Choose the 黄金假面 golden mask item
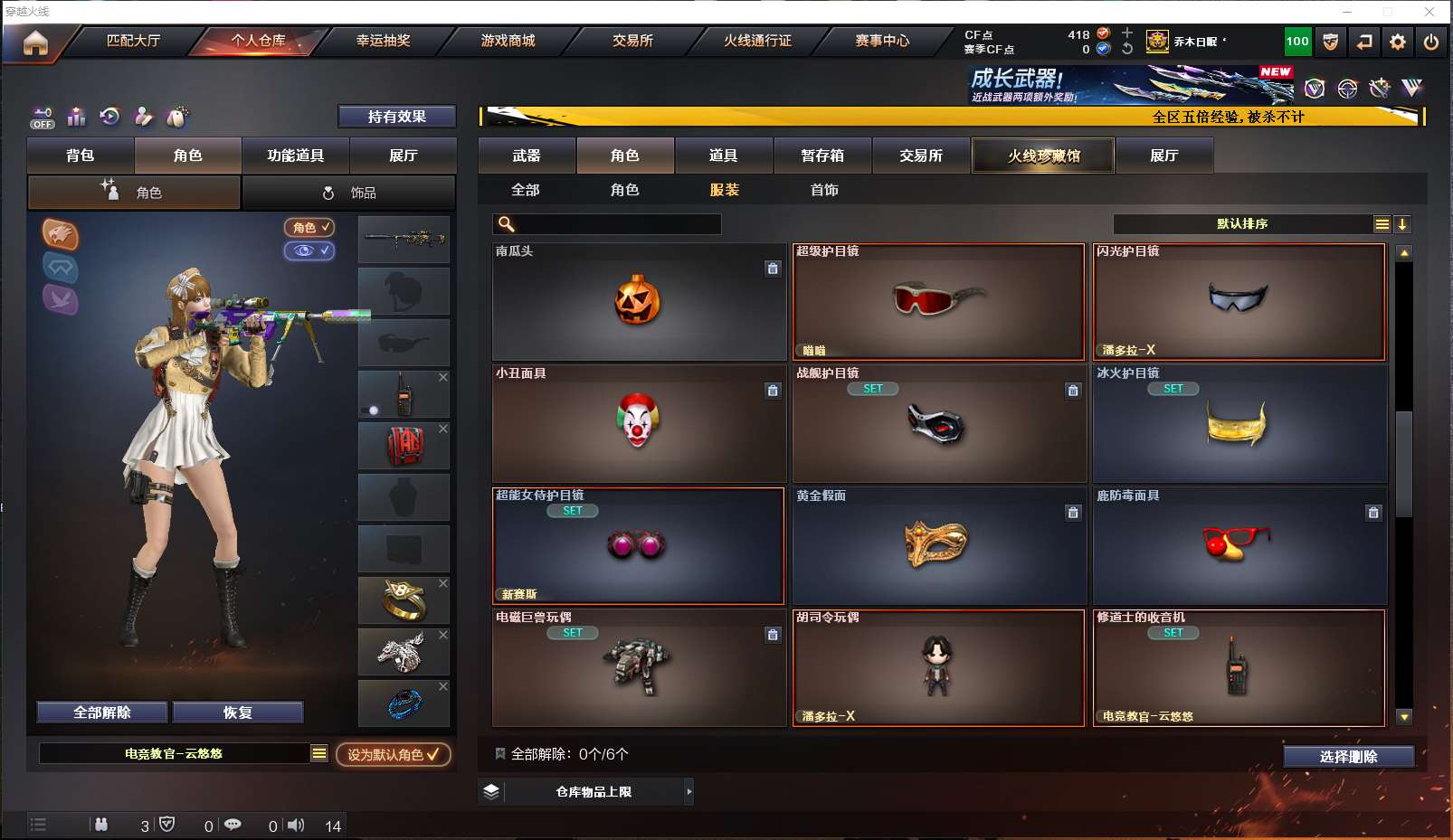Viewport: 1453px width, 840px height. coord(938,546)
